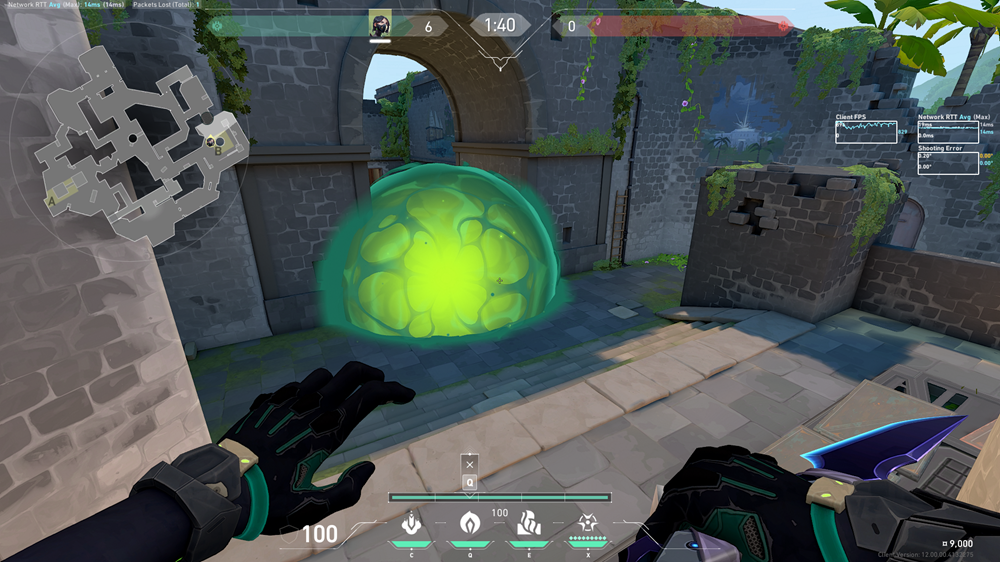Select the A site marker on minimap

point(52,200)
